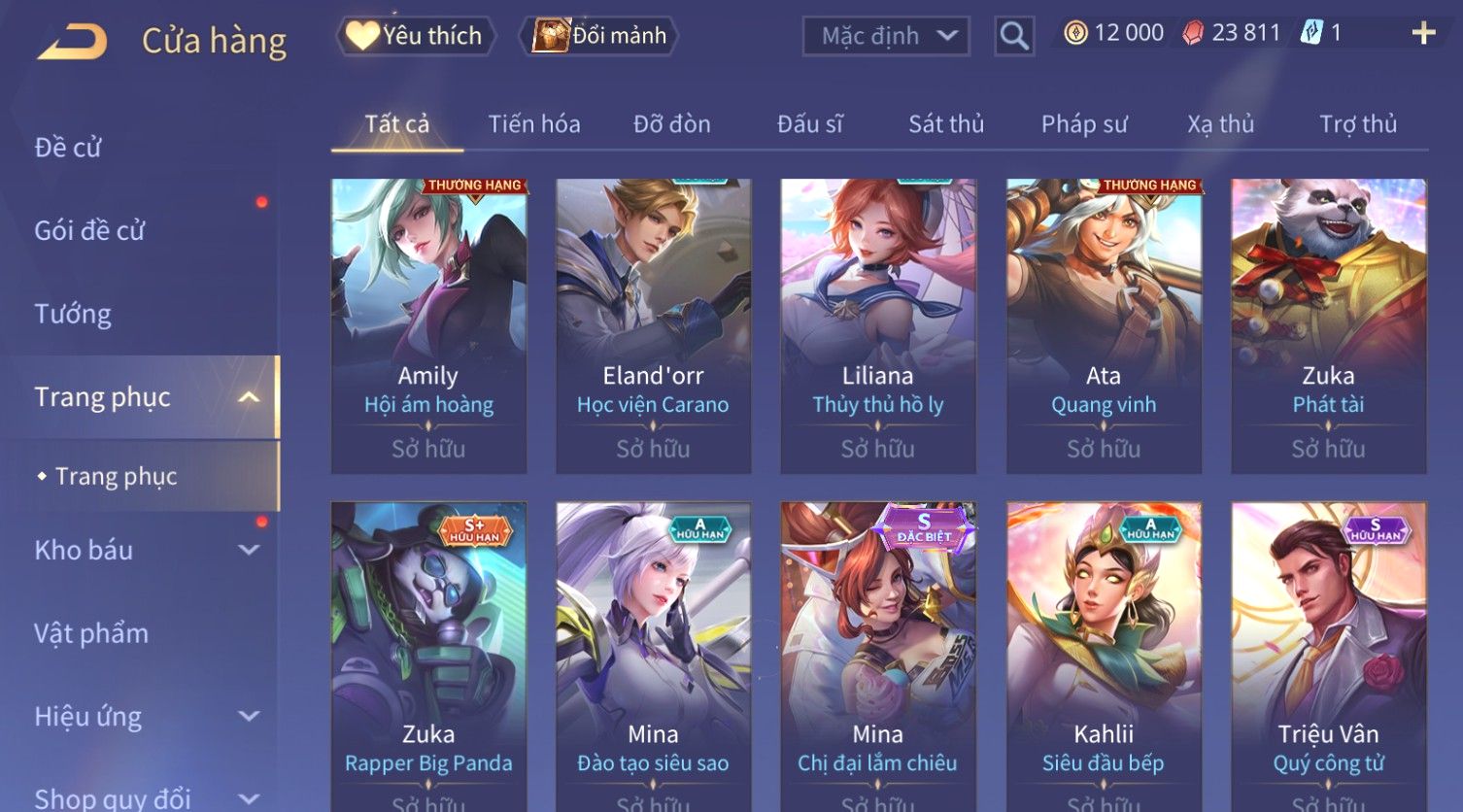Open the Xạ thủ tab
The image size is (1463, 812).
click(1220, 124)
